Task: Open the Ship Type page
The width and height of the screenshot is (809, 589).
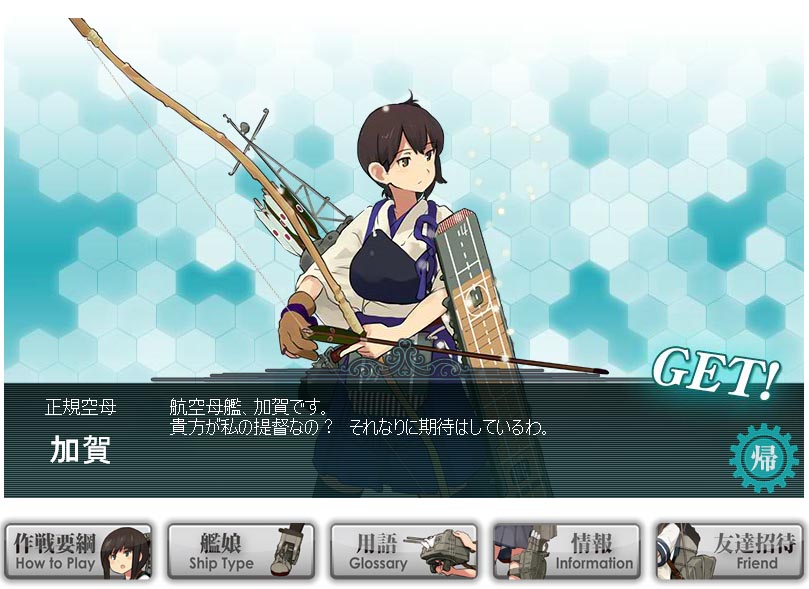Action: click(x=240, y=551)
